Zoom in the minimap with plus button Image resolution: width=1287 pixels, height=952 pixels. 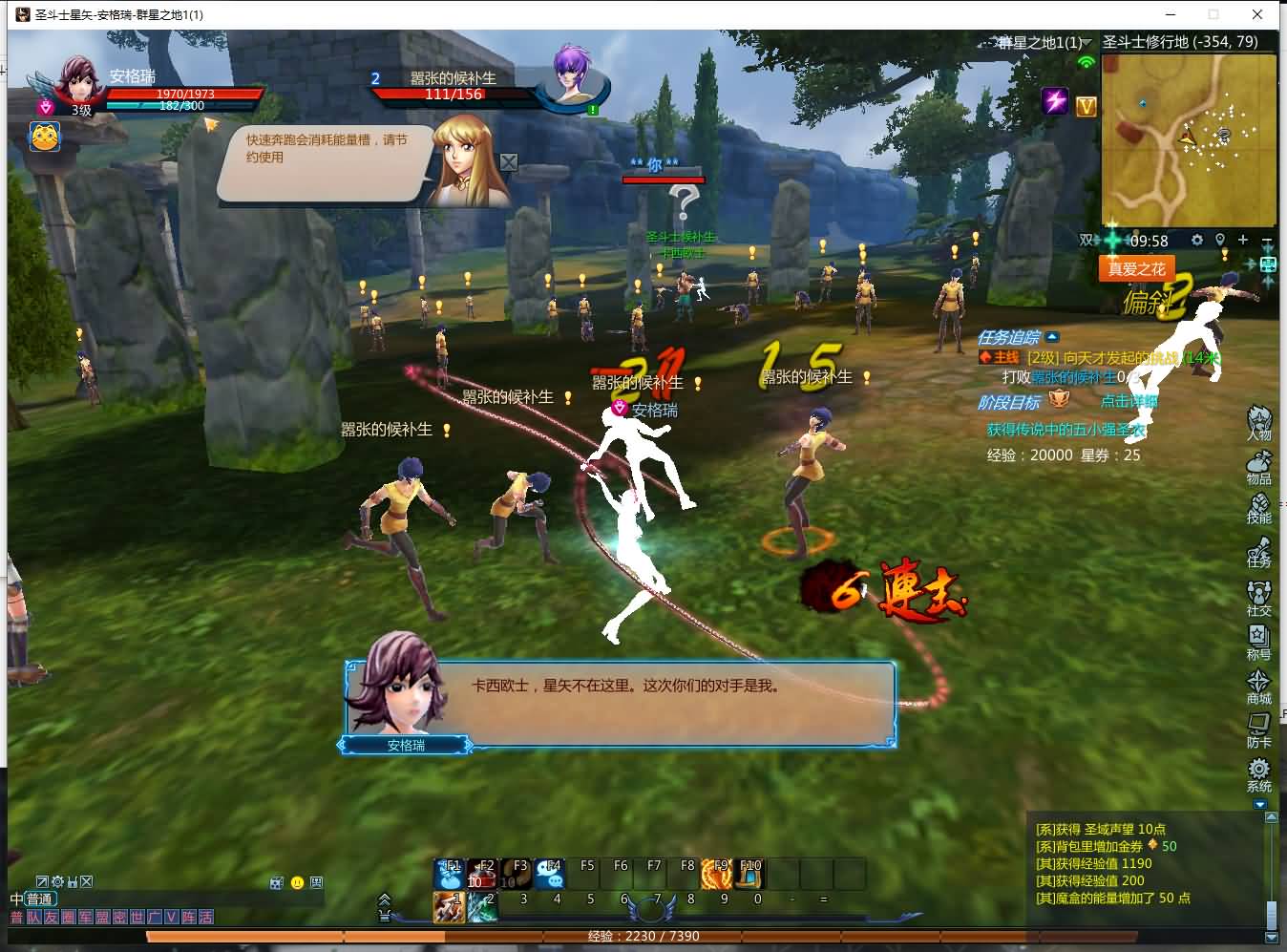(1243, 240)
